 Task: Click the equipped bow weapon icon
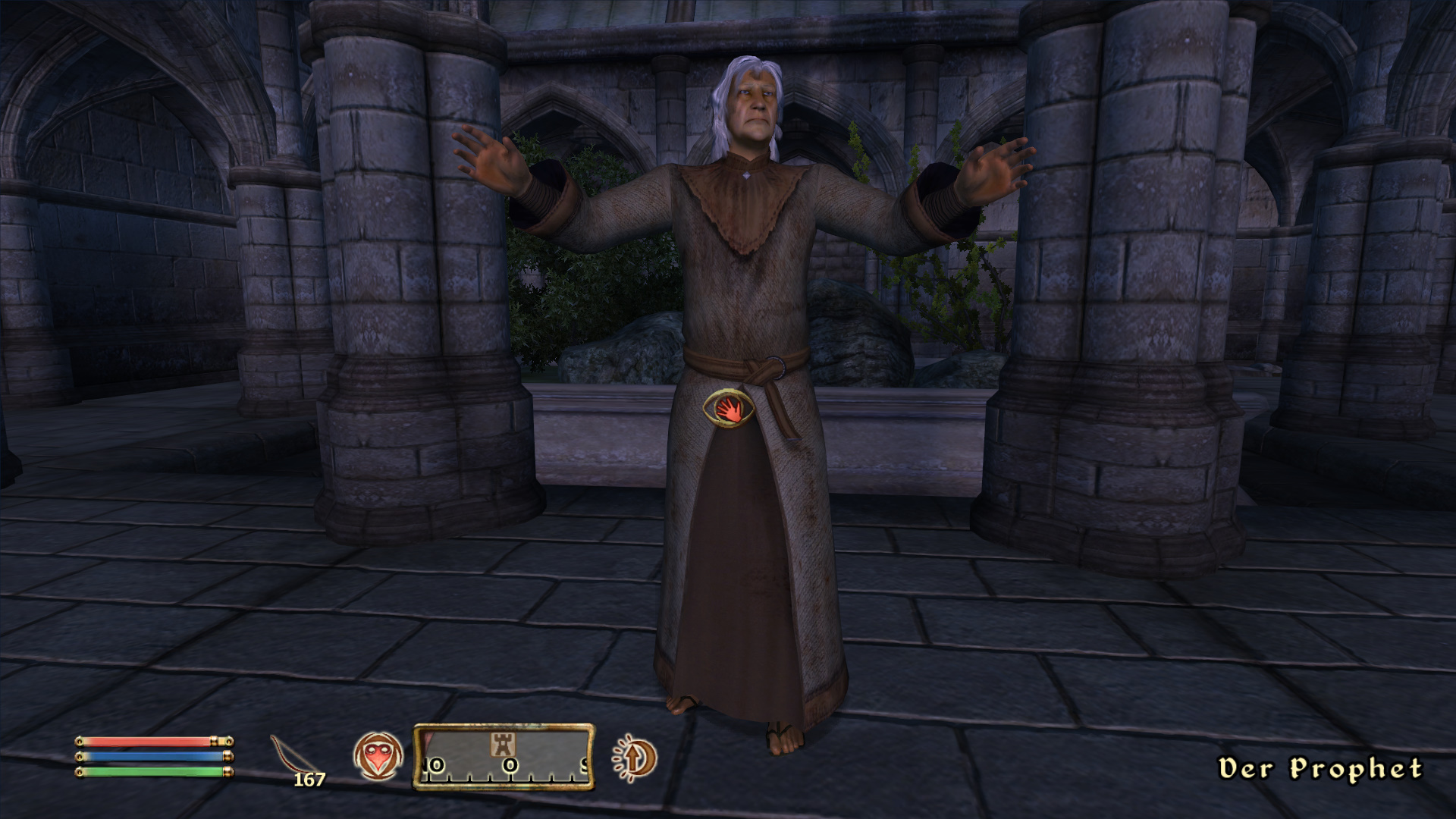point(294,753)
